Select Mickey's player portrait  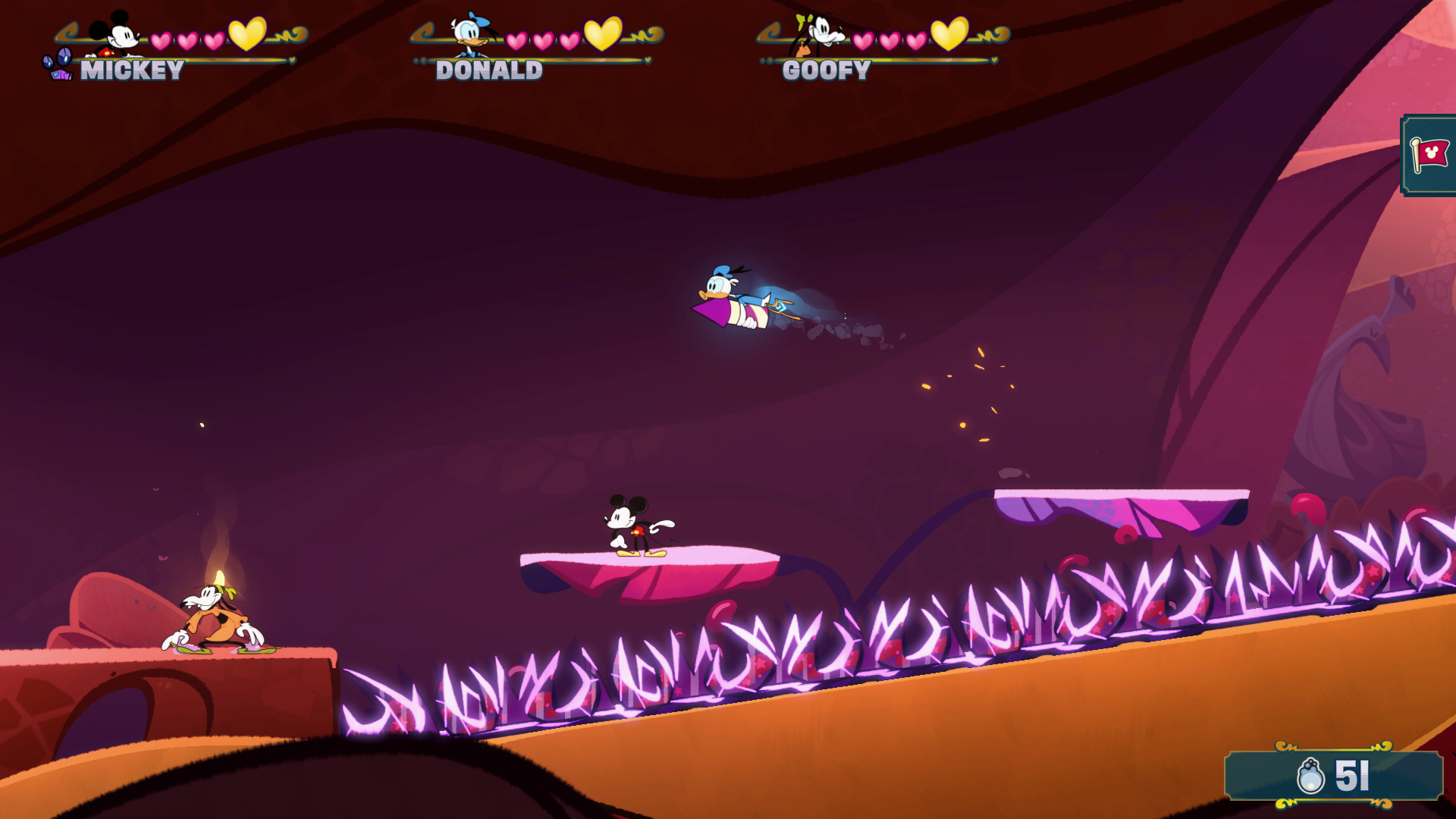[x=115, y=35]
